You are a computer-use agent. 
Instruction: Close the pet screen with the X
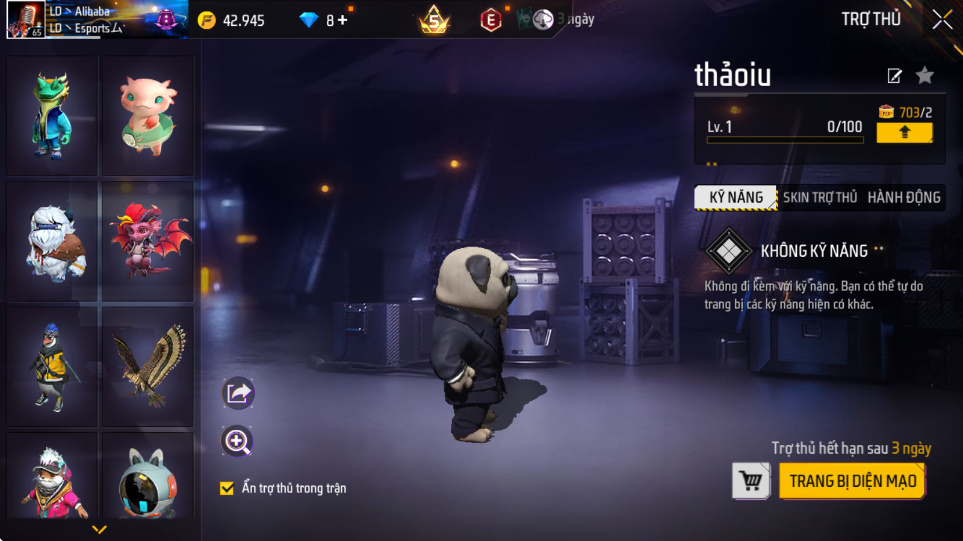coord(942,19)
